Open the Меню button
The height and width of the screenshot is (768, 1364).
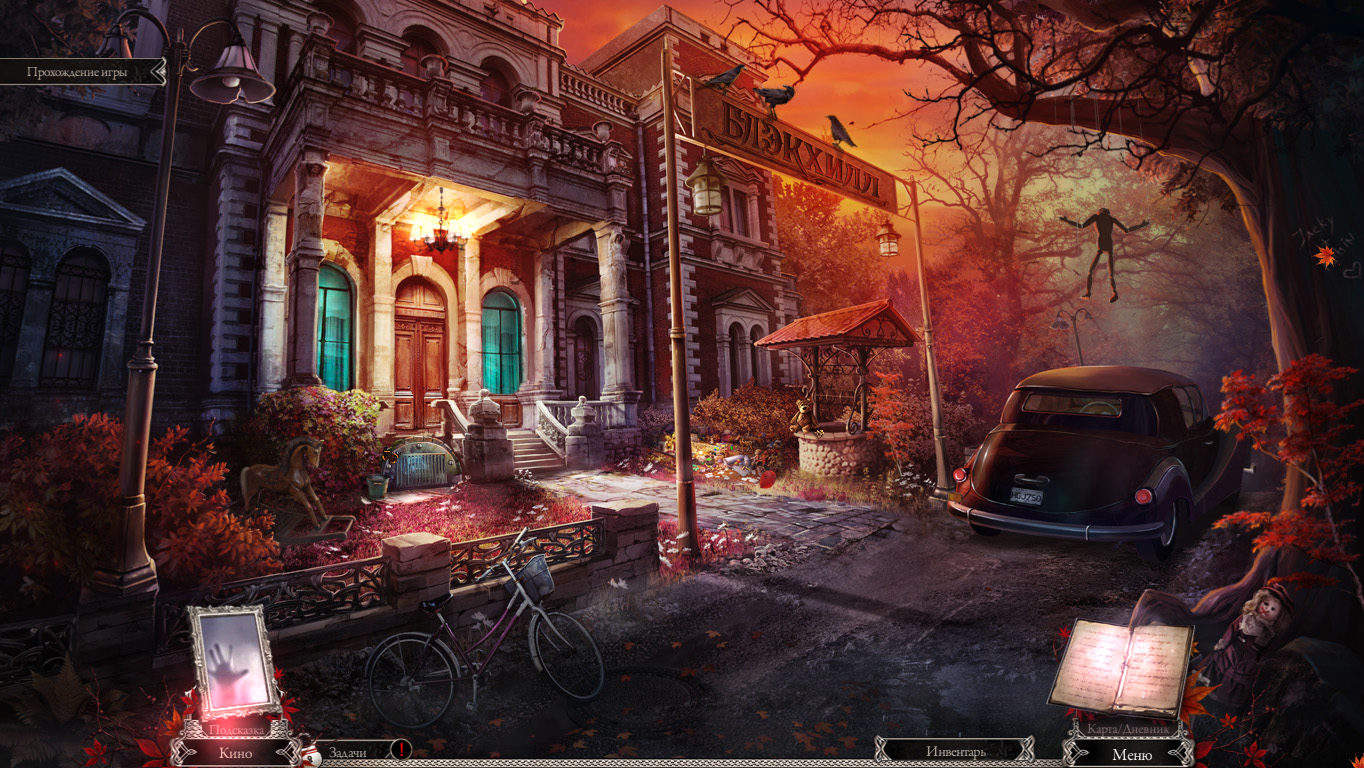pyautogui.click(x=1131, y=754)
